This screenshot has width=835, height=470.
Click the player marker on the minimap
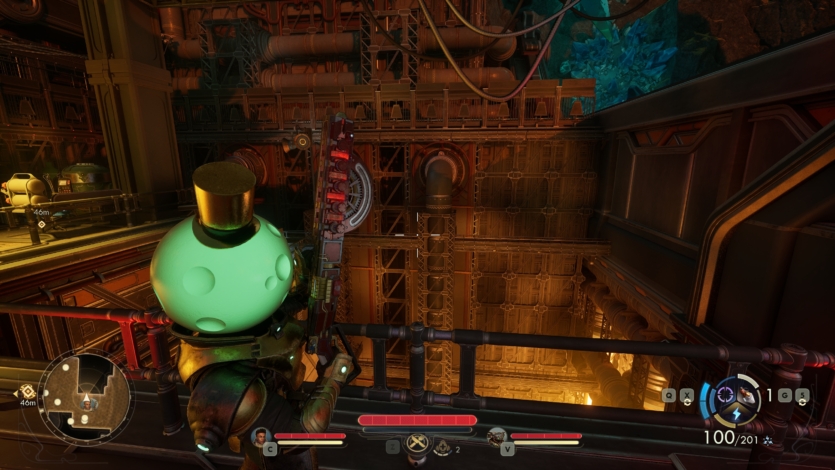[x=87, y=403]
